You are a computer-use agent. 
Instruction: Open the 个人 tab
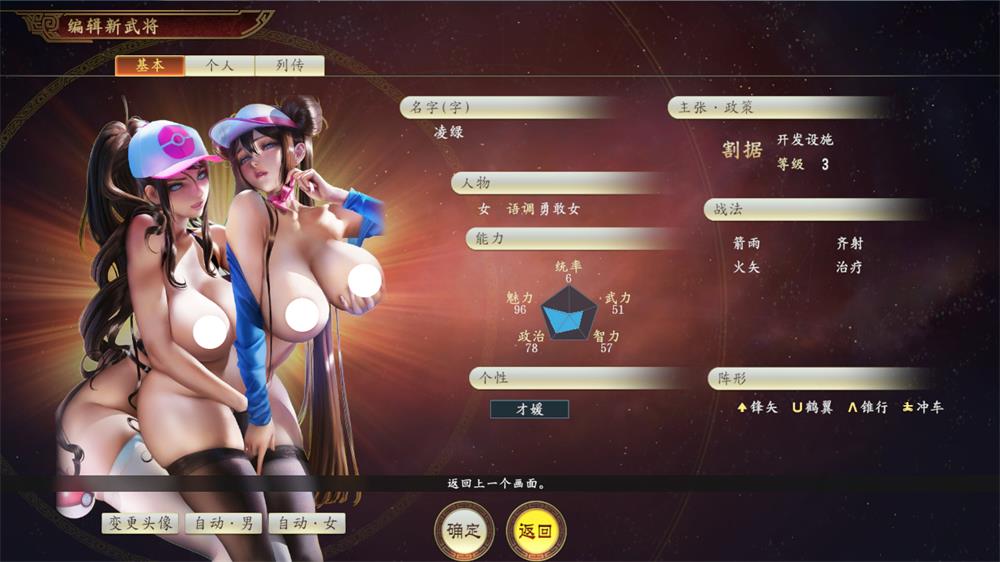[219, 66]
